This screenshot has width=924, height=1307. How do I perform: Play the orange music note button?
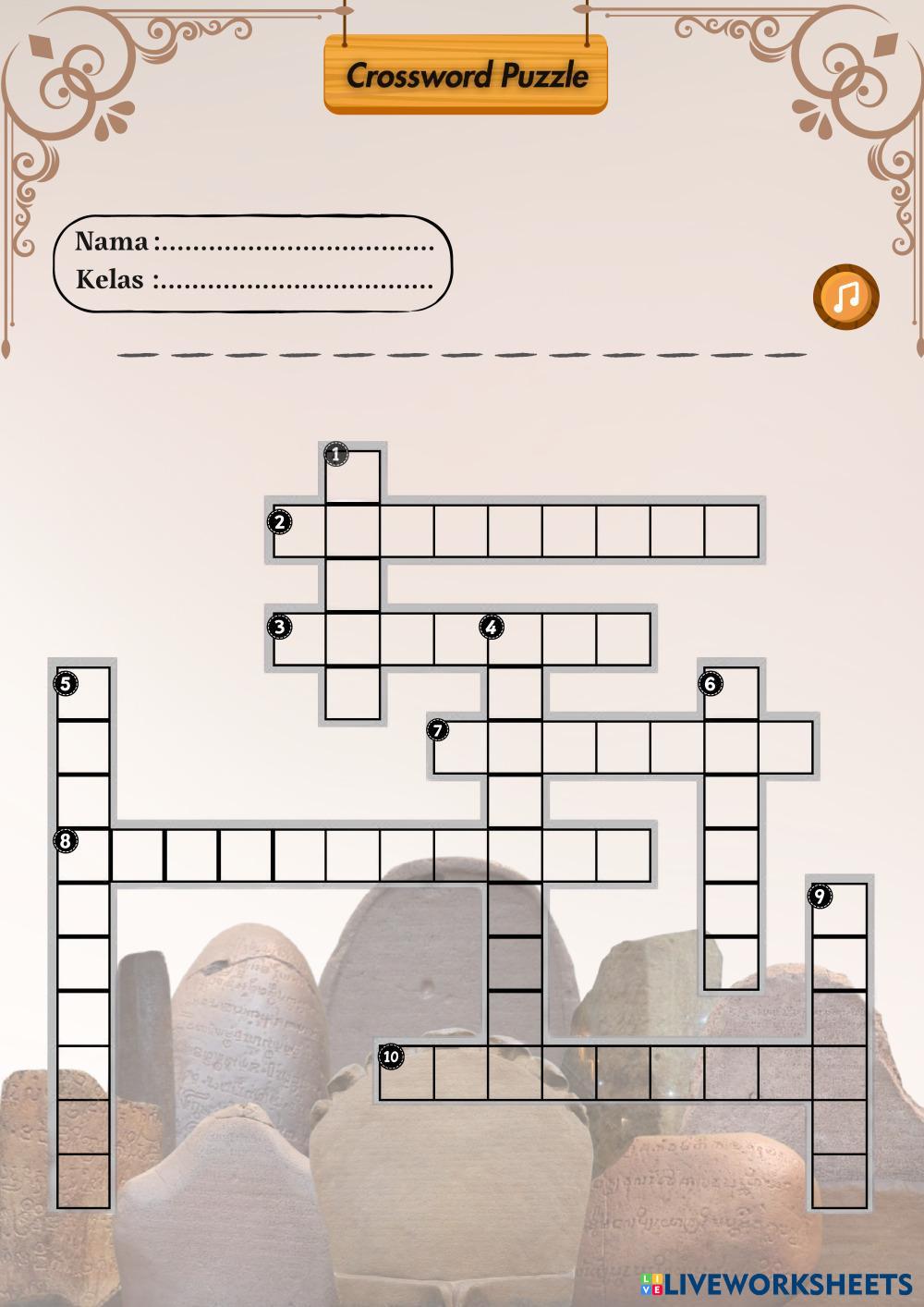[x=845, y=296]
